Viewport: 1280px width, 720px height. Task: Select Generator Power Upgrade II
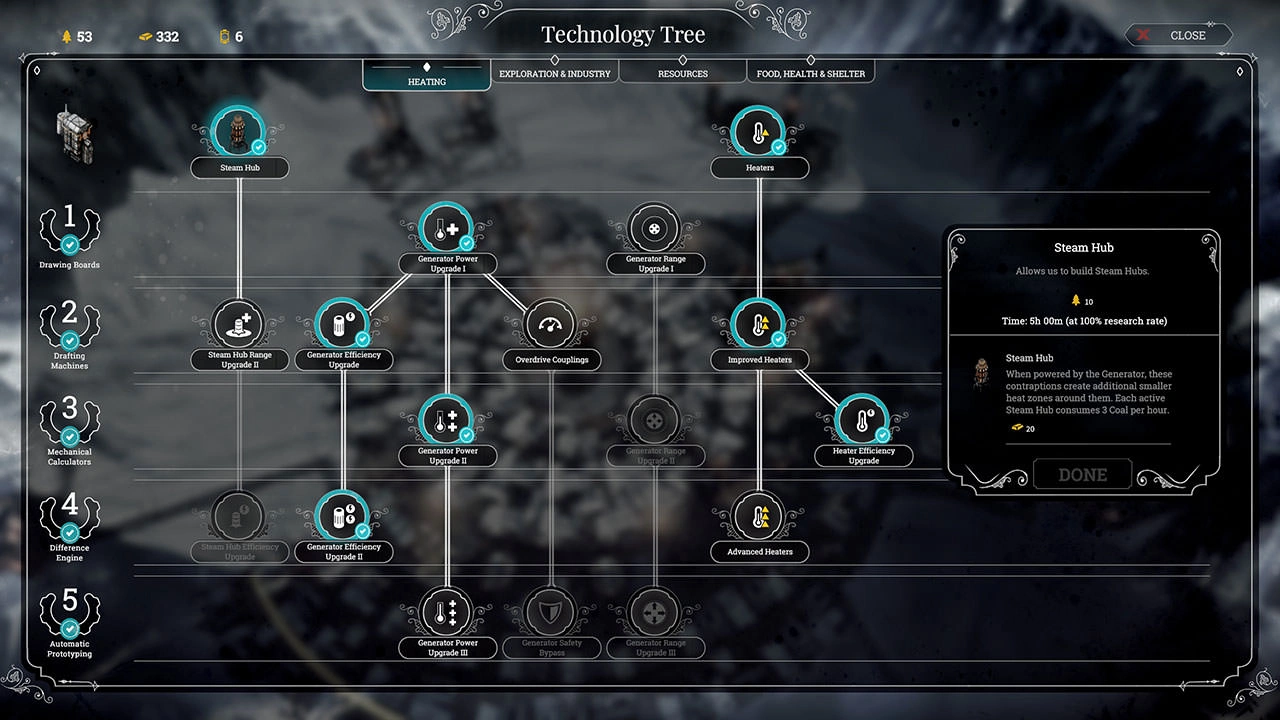click(x=447, y=422)
